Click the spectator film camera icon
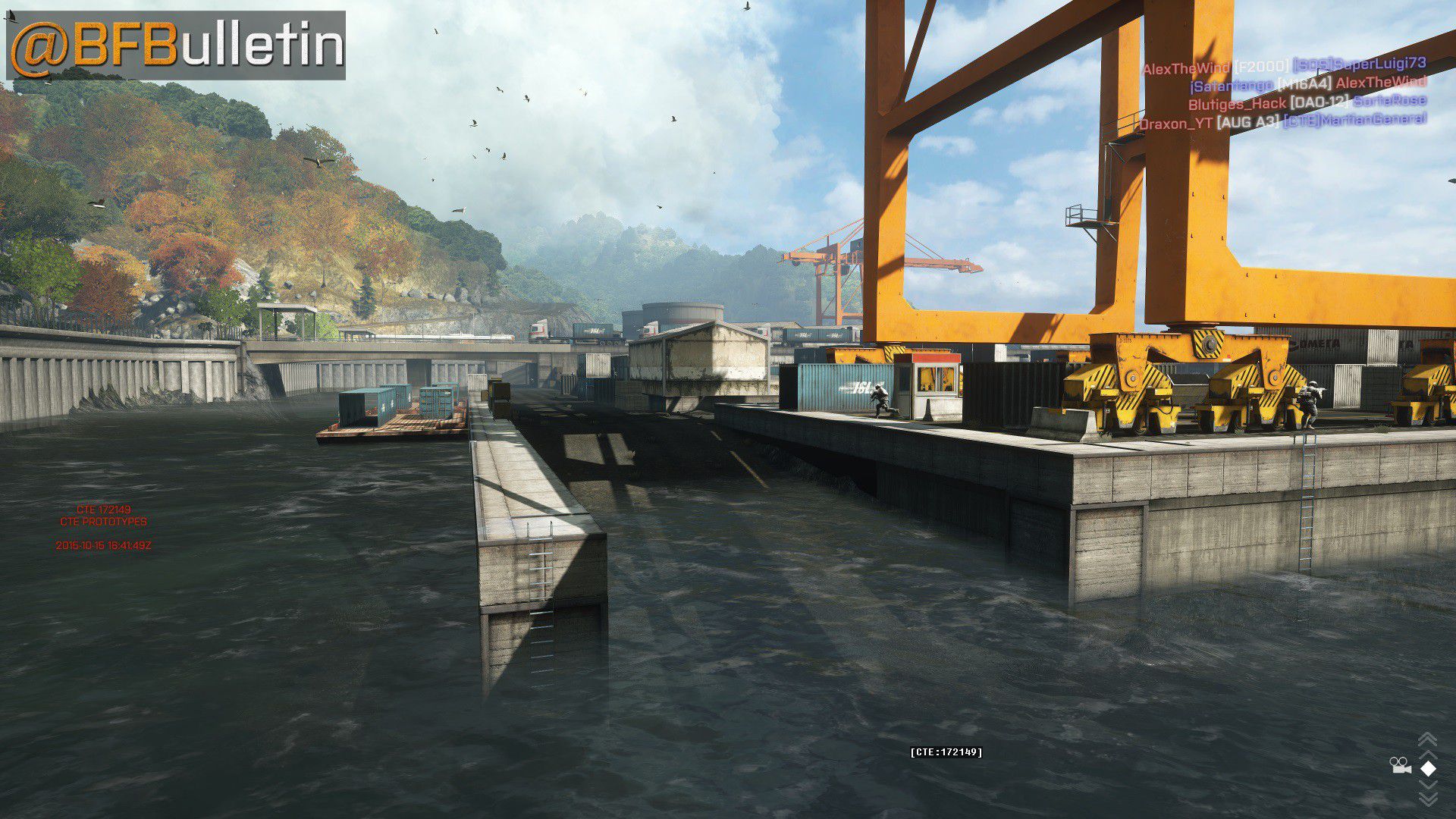Screen dimensions: 1456x819 tap(1400, 766)
